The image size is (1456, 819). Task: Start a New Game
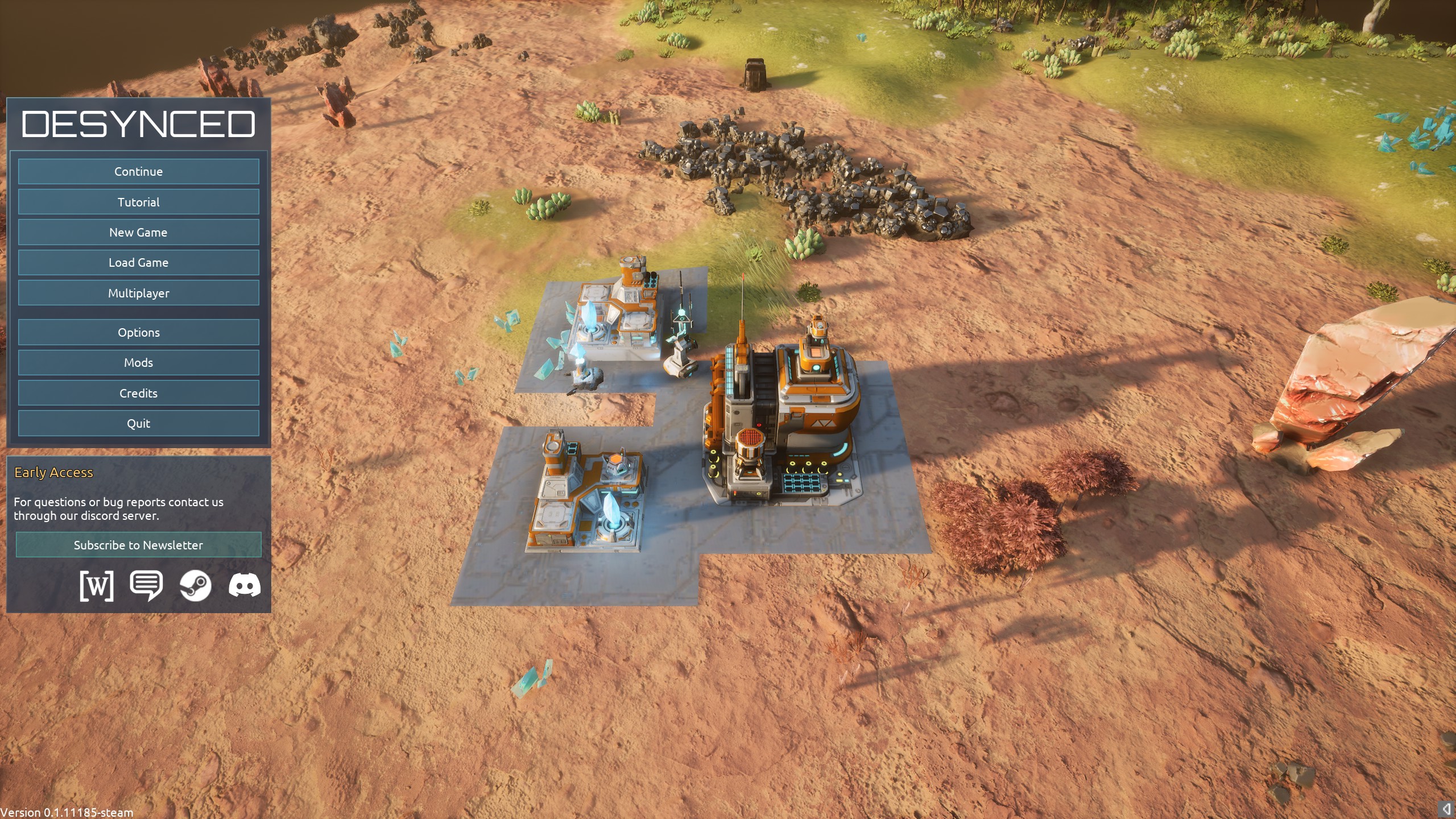(138, 232)
